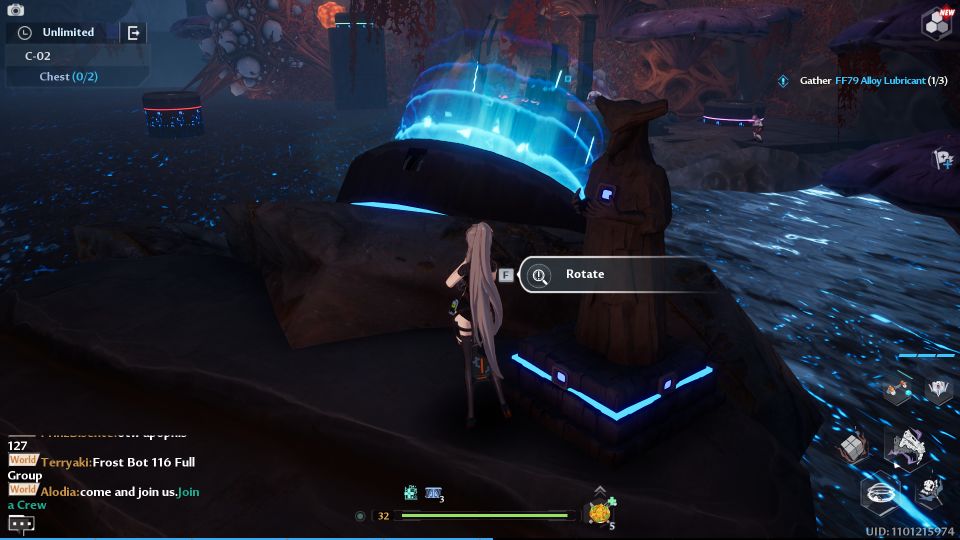Expand the quick-item arrow above the food

[x=599, y=490]
